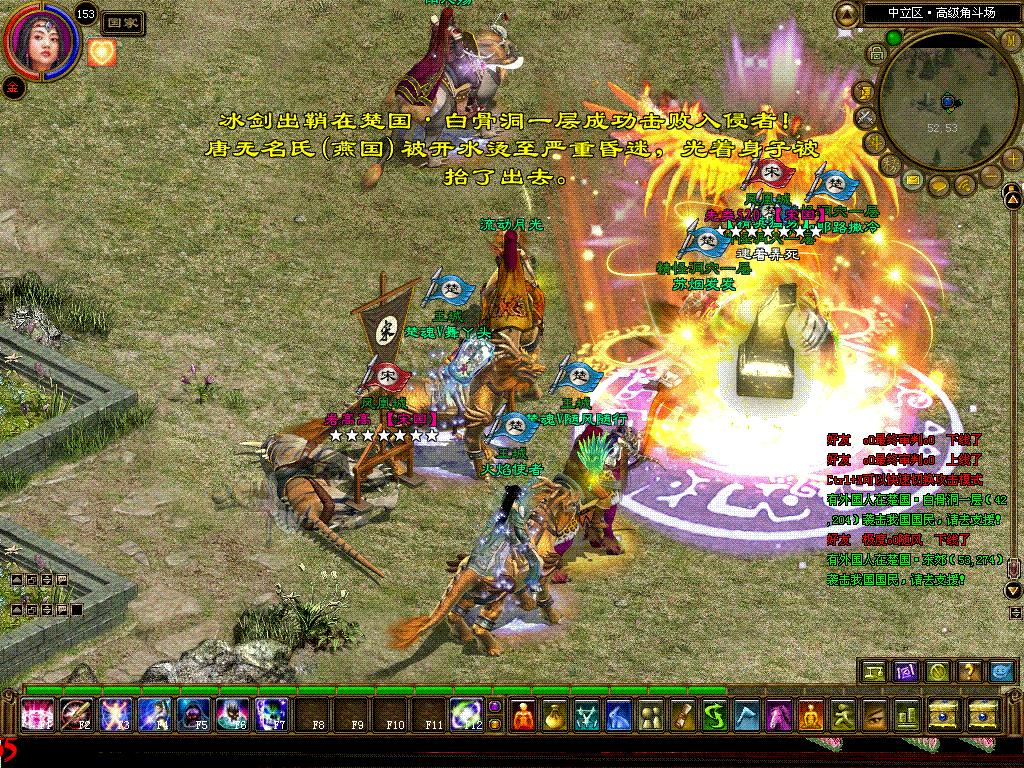Use the F5 hooded figure skill
The width and height of the screenshot is (1024, 768).
(x=193, y=716)
